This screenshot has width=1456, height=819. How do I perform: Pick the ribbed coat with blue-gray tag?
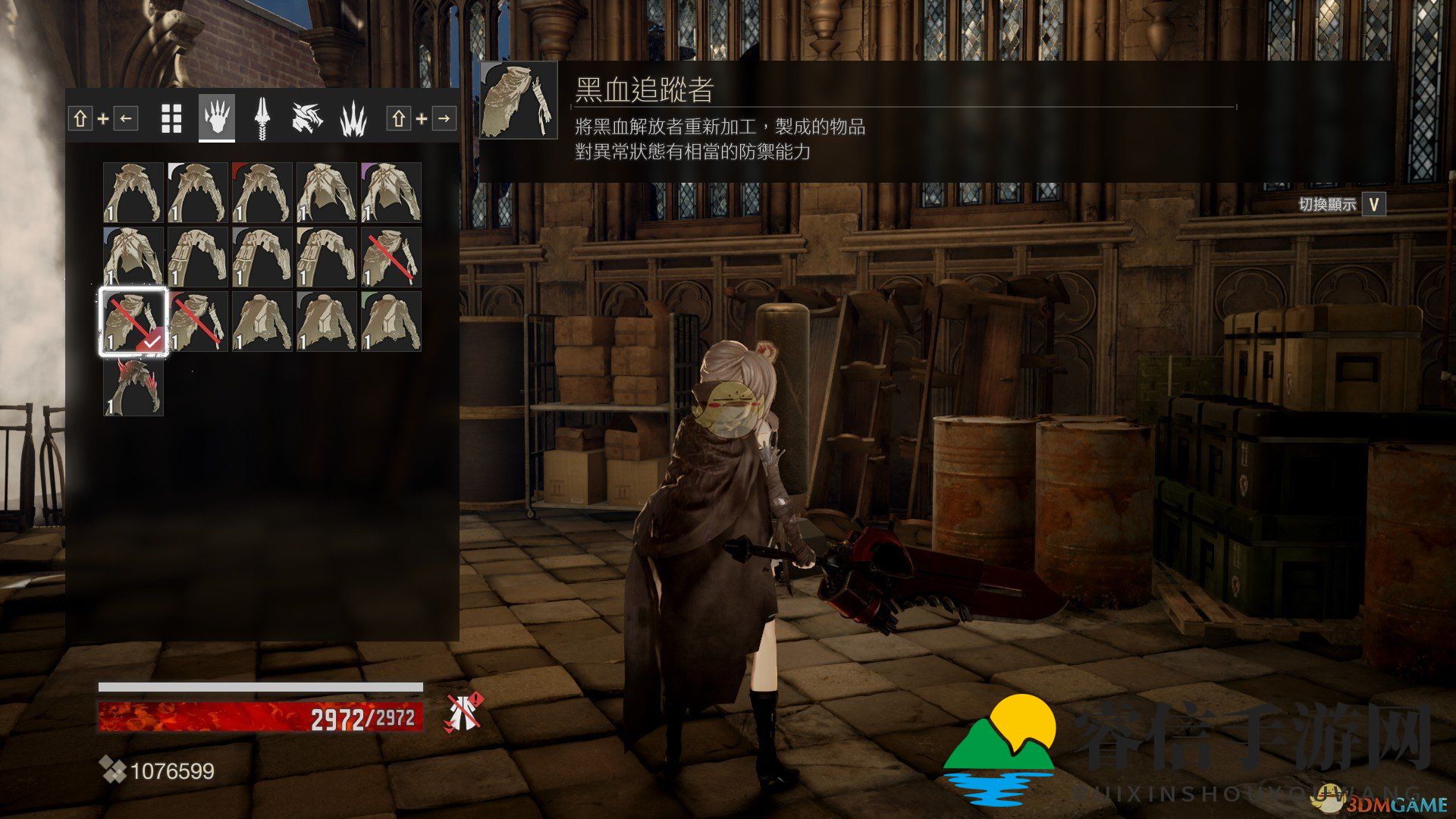pos(133,257)
